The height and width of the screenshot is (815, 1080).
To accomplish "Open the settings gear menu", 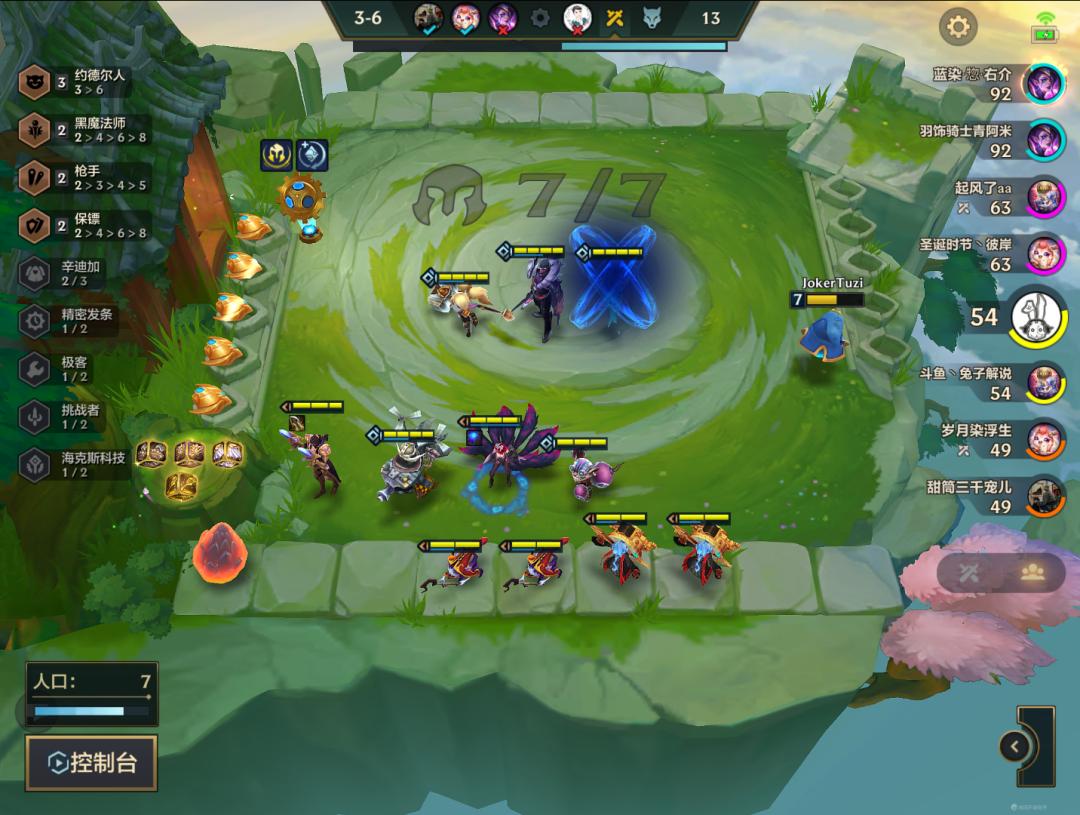I will tap(958, 27).
